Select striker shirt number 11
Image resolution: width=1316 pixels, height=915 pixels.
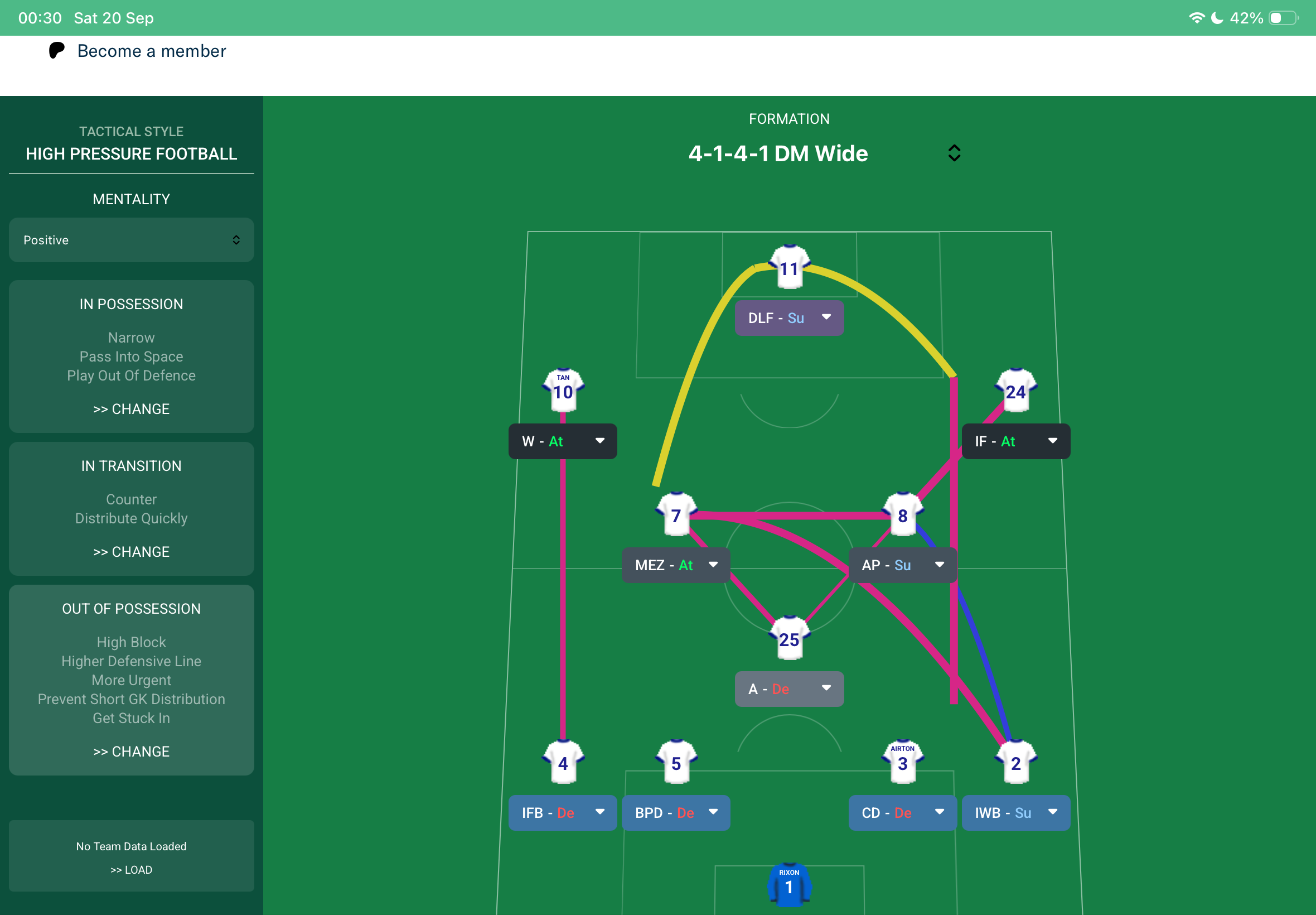pyautogui.click(x=788, y=268)
